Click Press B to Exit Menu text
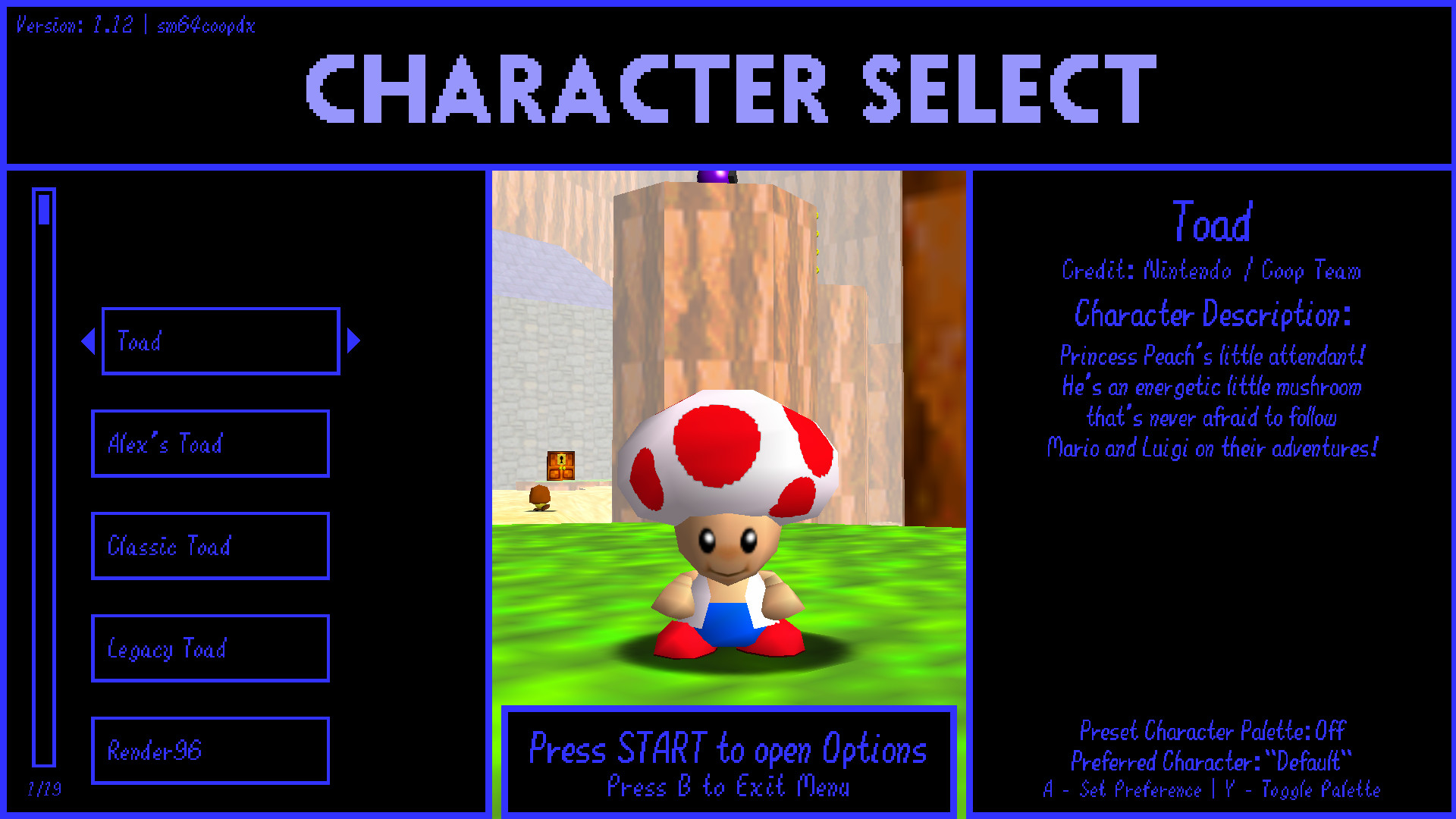Screen dimensions: 1456x819 (728, 787)
